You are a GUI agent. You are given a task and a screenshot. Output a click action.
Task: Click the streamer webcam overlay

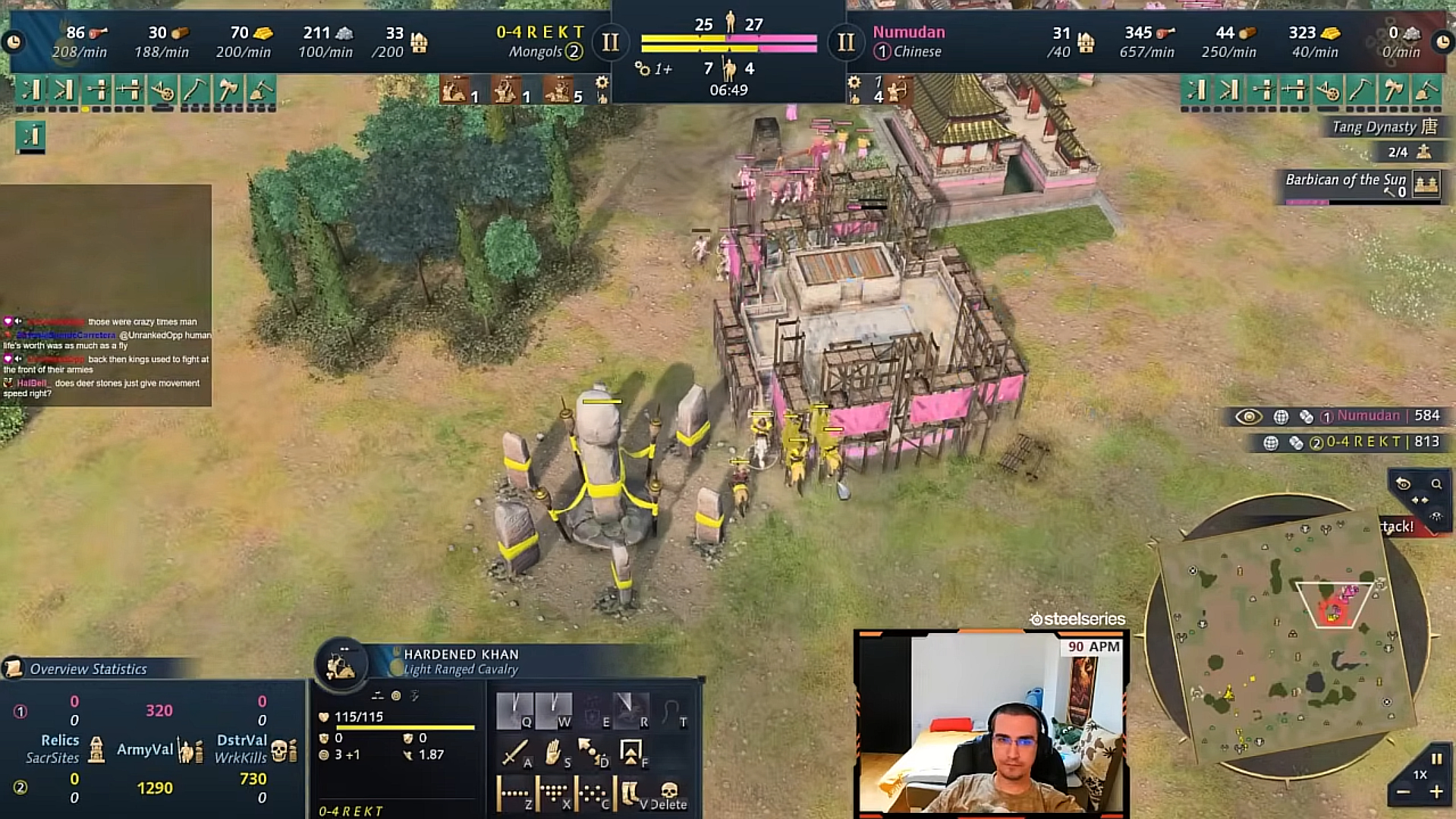pos(991,723)
